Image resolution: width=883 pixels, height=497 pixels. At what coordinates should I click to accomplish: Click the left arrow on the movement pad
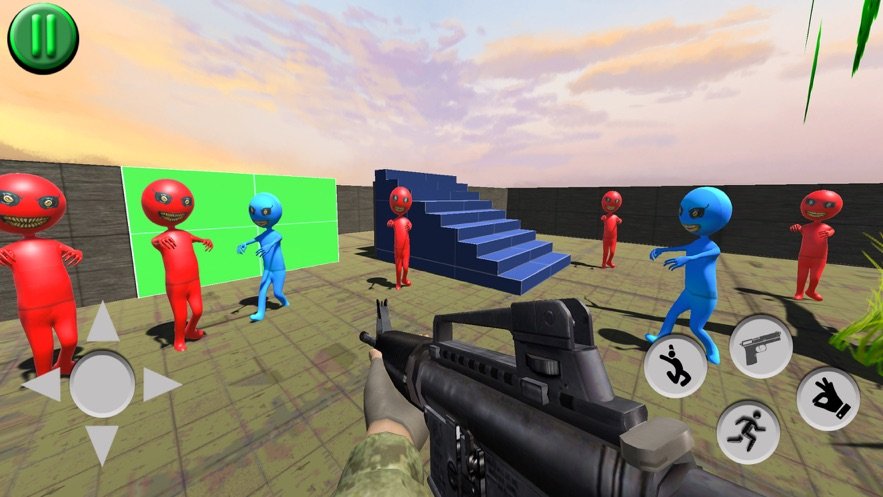[42, 385]
